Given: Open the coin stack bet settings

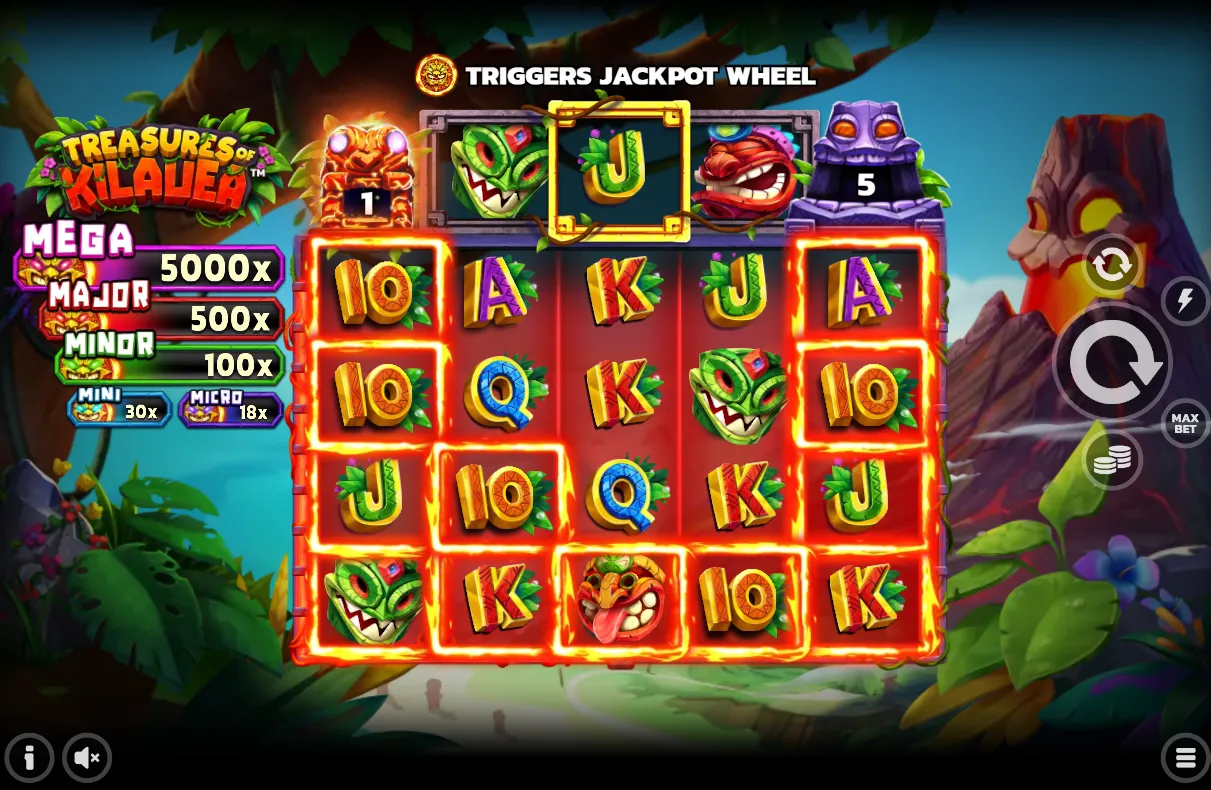Looking at the screenshot, I should coord(1111,459).
